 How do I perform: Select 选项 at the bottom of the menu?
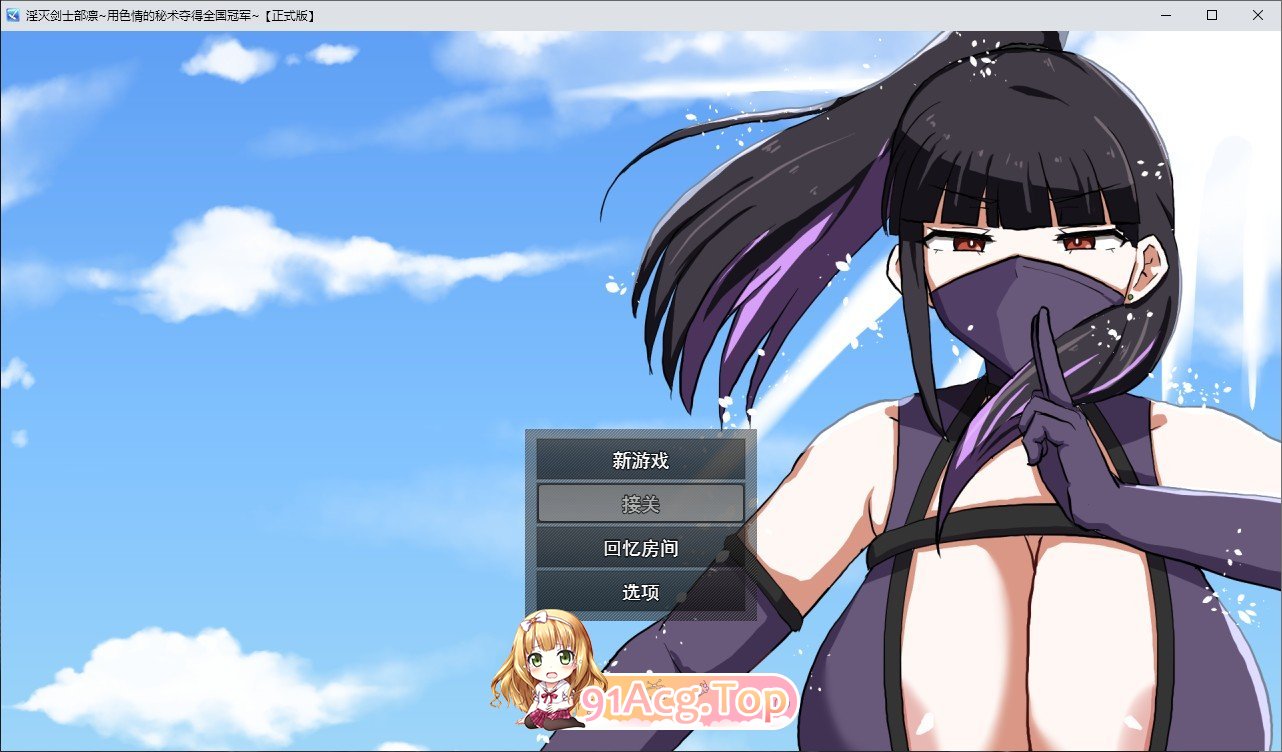(640, 591)
